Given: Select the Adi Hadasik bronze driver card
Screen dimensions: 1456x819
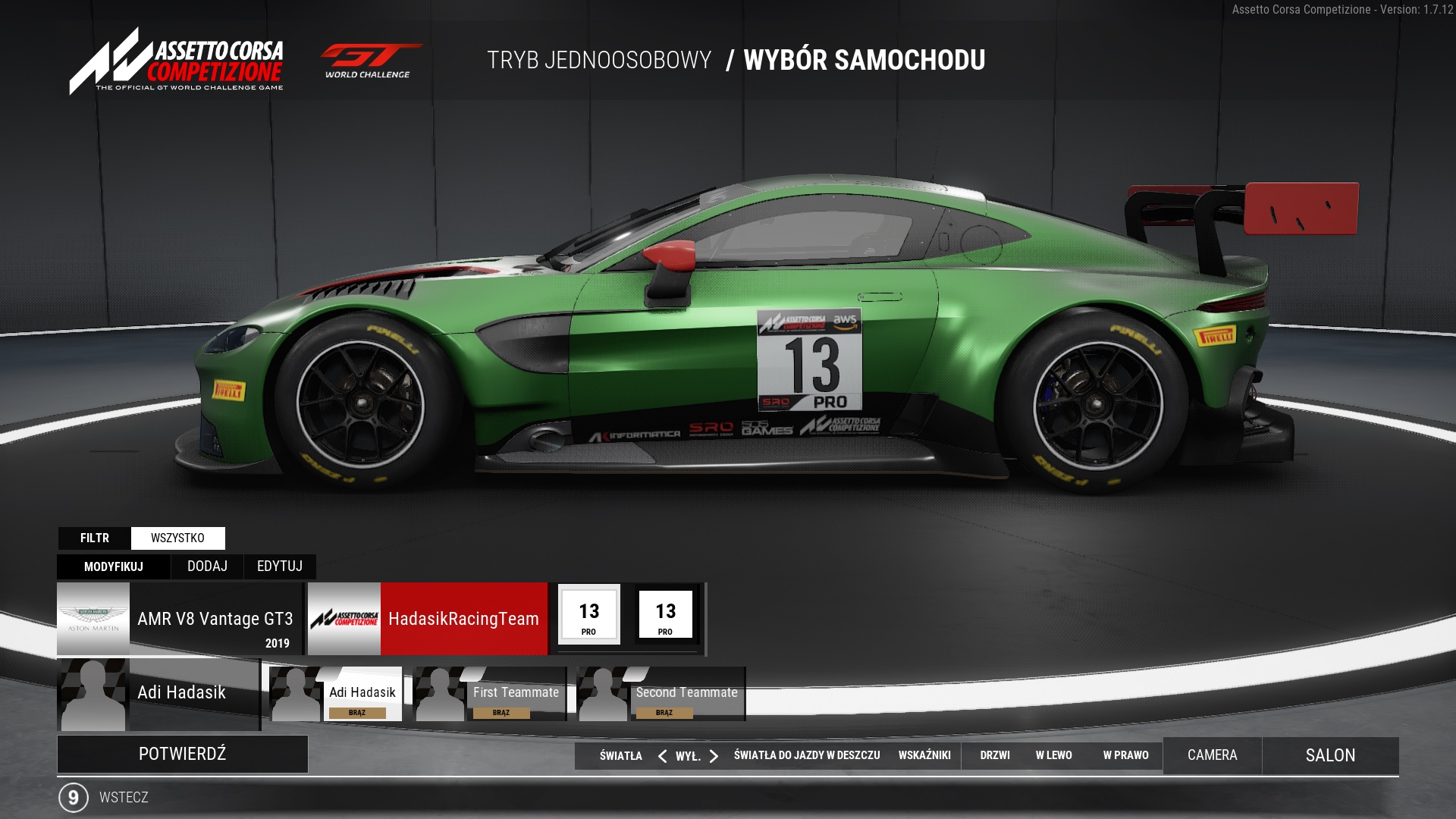Looking at the screenshot, I should (337, 694).
